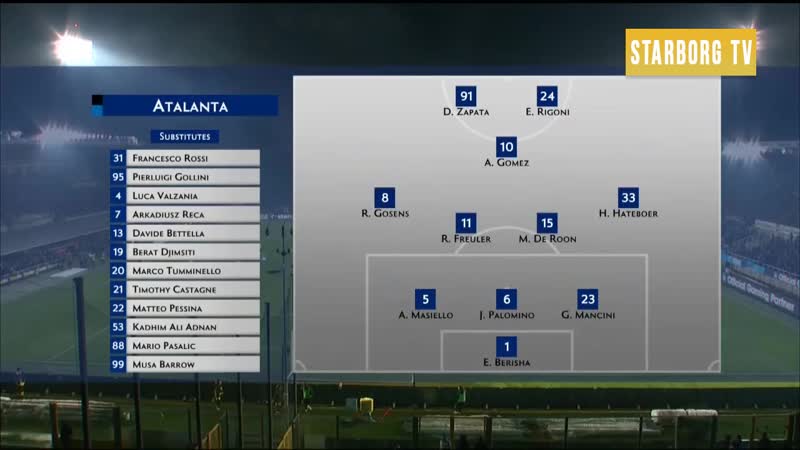Select Arkadiusz Reca's substitute row
800x450 pixels.
coord(185,214)
